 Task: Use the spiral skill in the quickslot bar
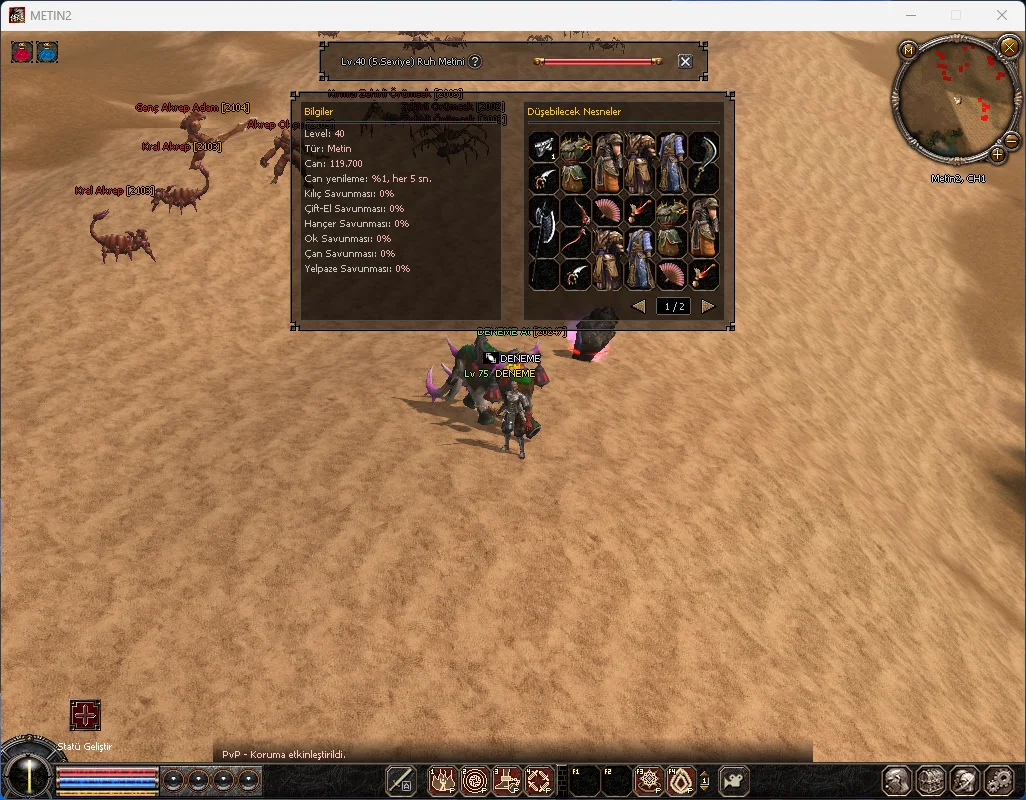[475, 780]
